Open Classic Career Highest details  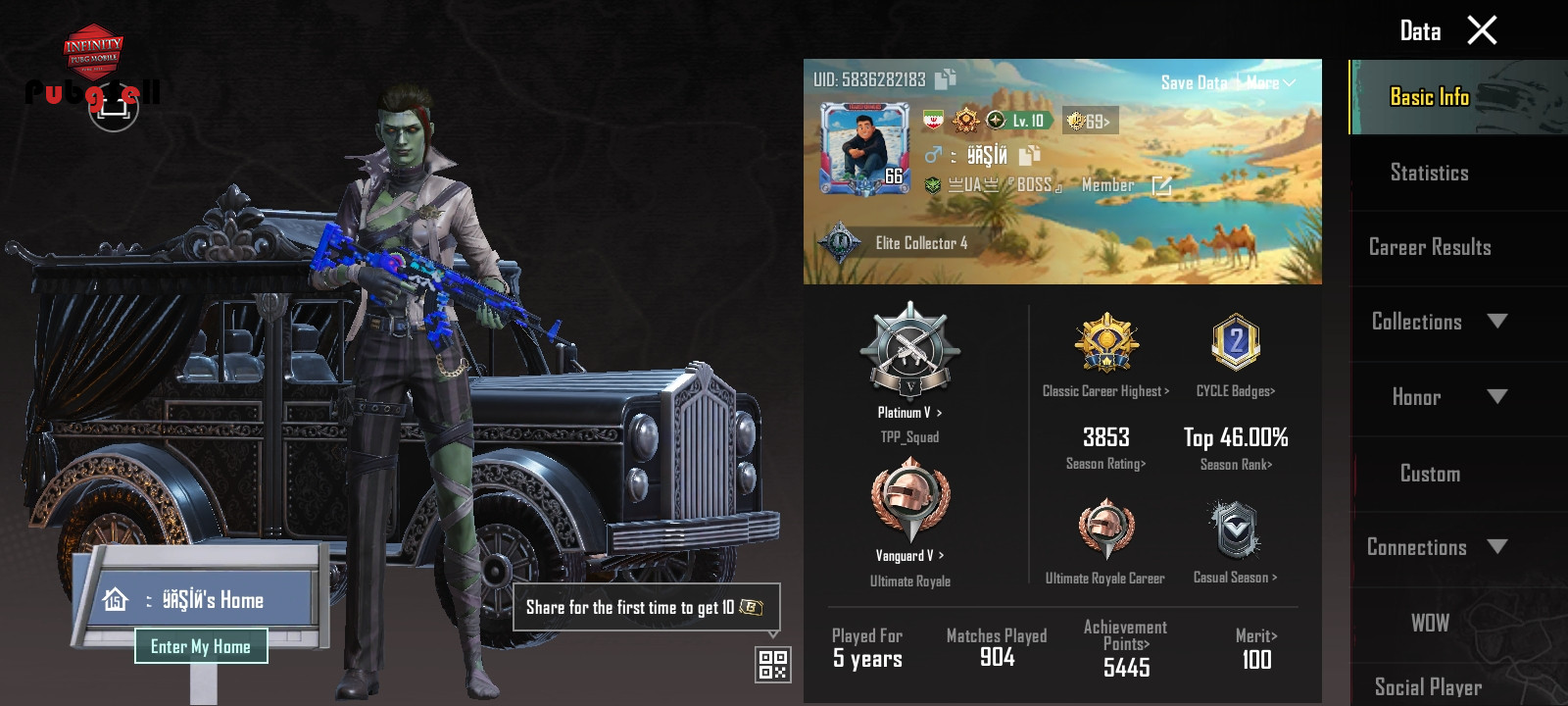(x=1105, y=390)
